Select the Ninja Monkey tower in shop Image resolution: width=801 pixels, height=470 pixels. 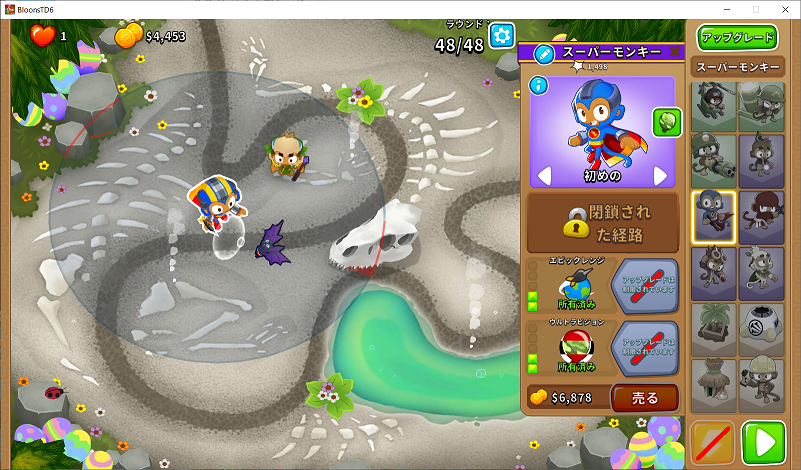[x=761, y=216]
